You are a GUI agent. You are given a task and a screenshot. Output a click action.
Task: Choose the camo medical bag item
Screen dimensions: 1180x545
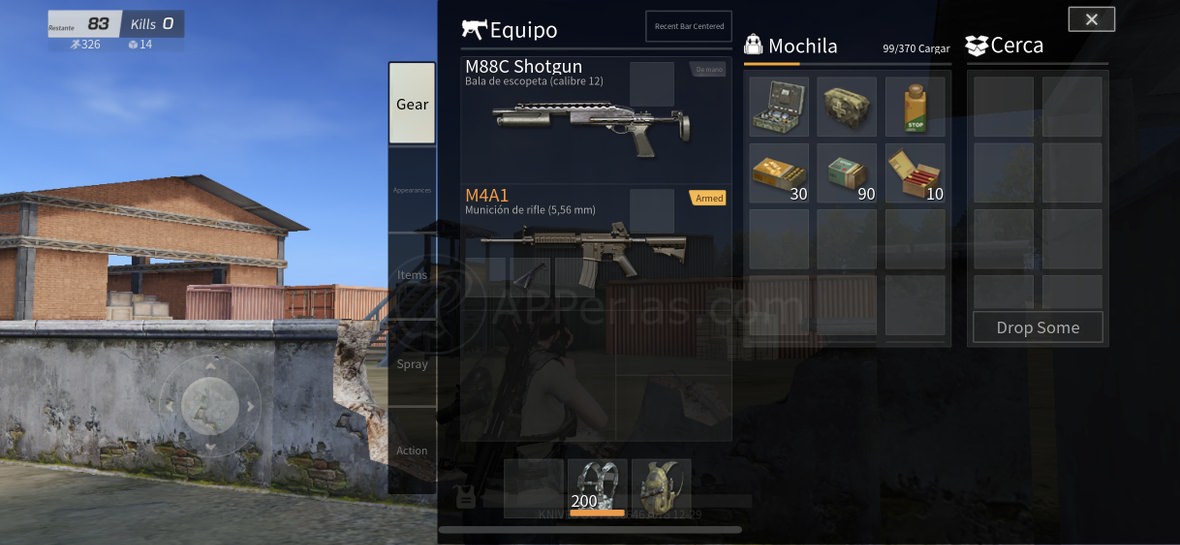pos(846,107)
